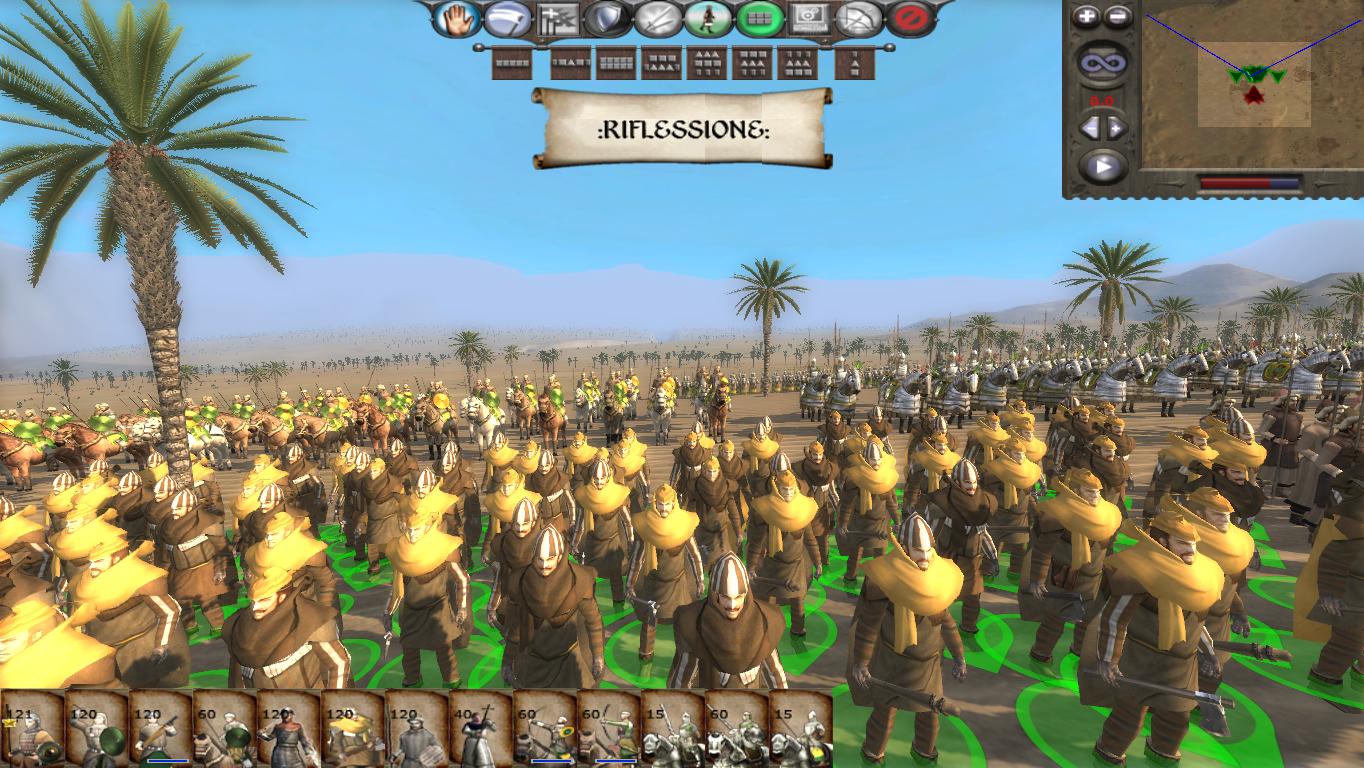1364x768 pixels.
Task: Increase battle speed with the plus arrow
Action: (1115, 128)
